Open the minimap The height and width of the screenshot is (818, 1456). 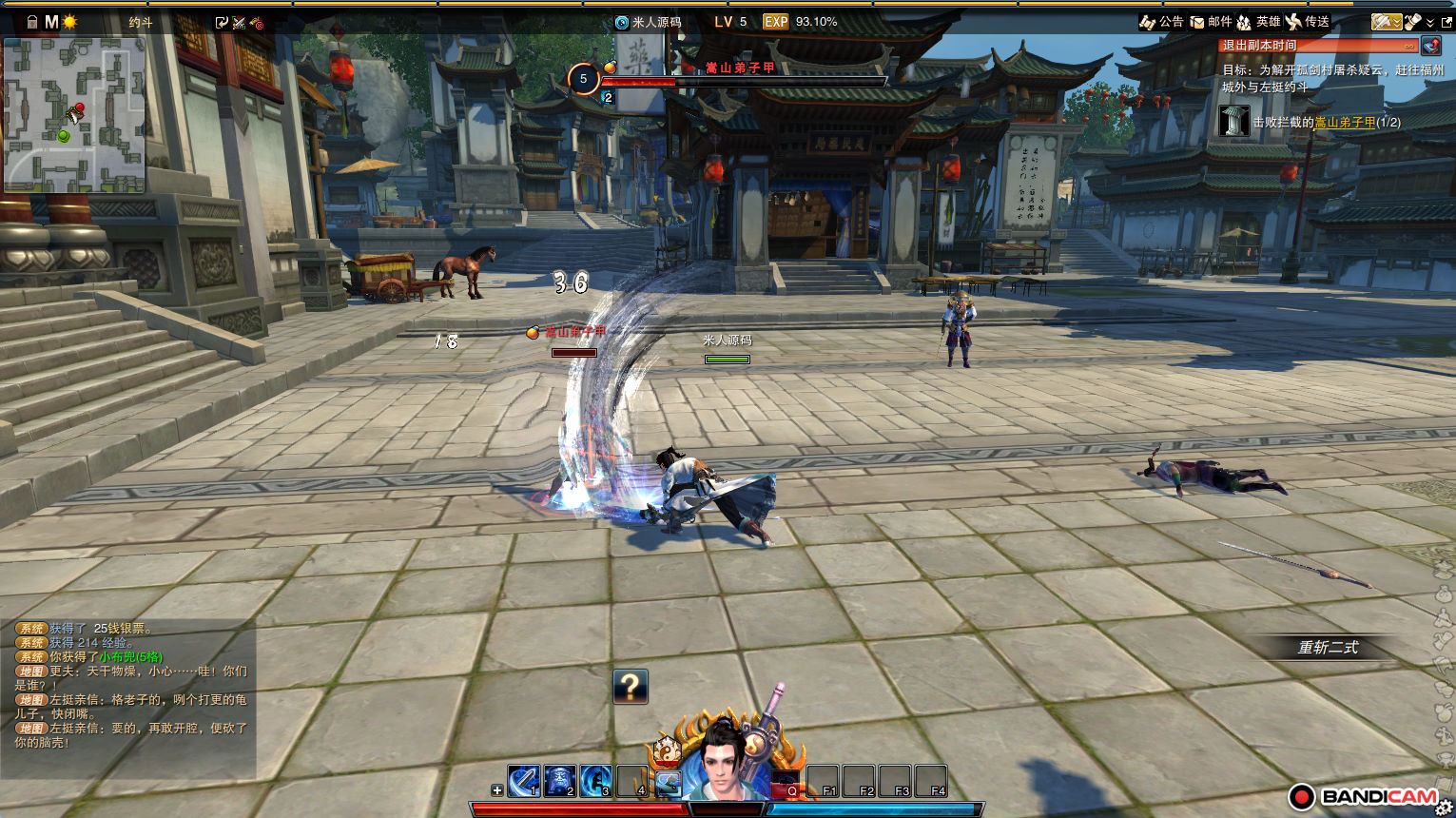74,114
